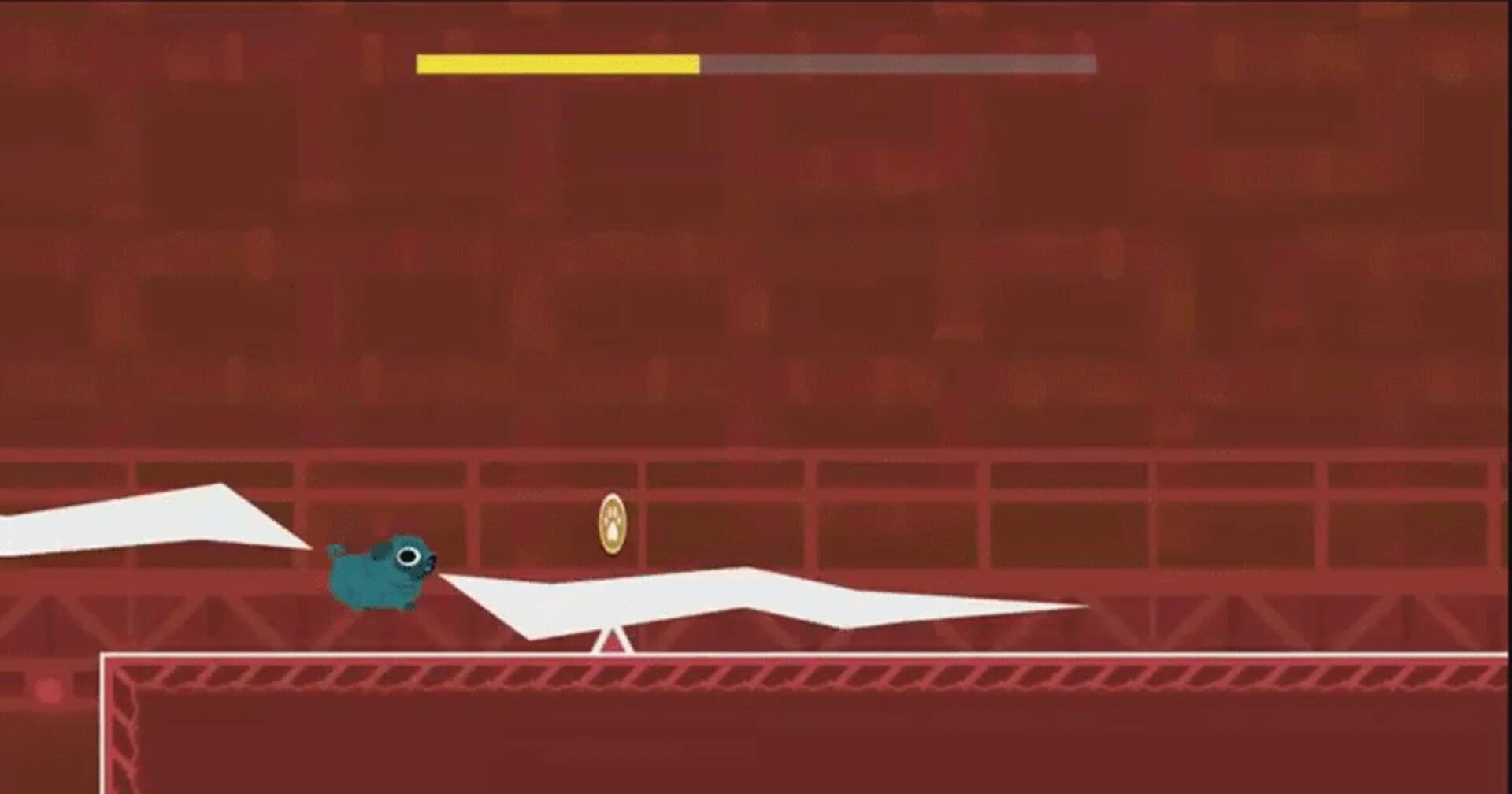Click the pug's curled tail

pyautogui.click(x=335, y=547)
